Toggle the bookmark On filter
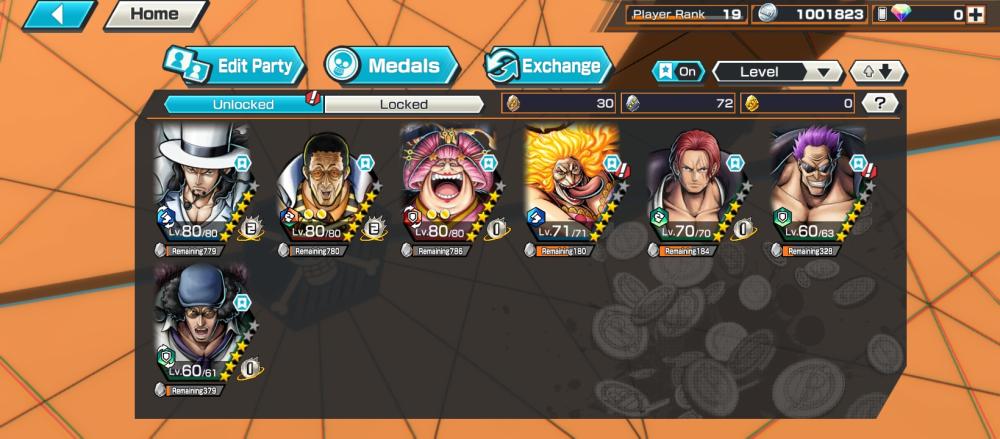The height and width of the screenshot is (439, 1000). tap(678, 72)
